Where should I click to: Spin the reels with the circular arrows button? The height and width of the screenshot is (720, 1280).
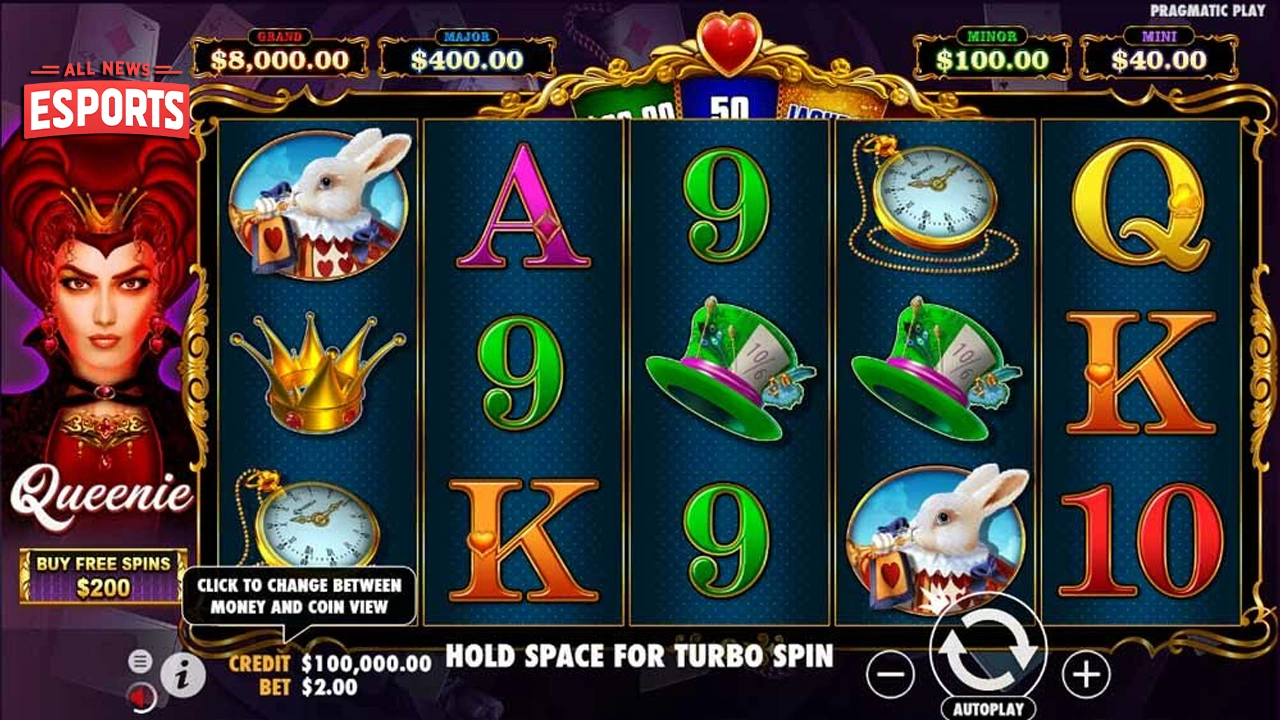click(x=987, y=651)
